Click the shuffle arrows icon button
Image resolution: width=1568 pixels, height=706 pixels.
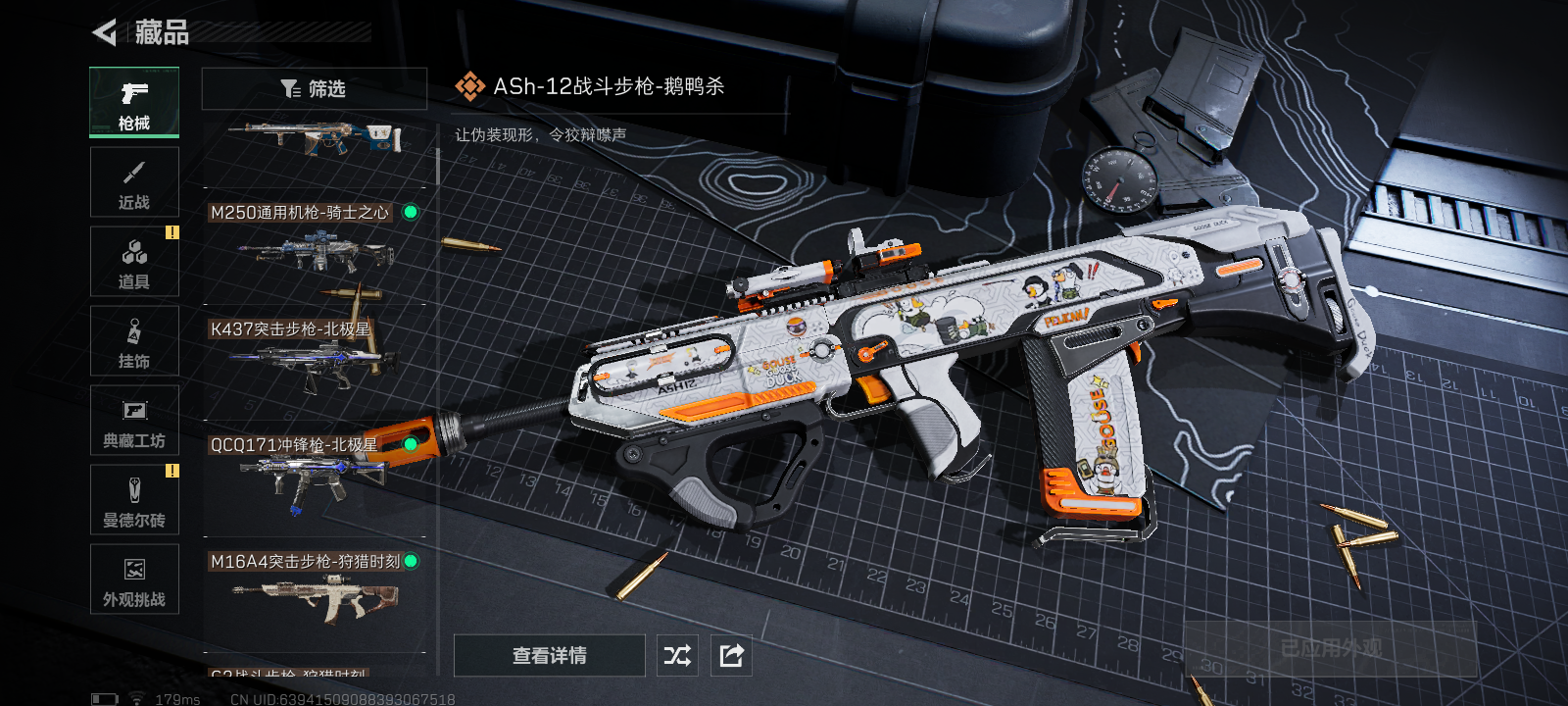pyautogui.click(x=677, y=655)
